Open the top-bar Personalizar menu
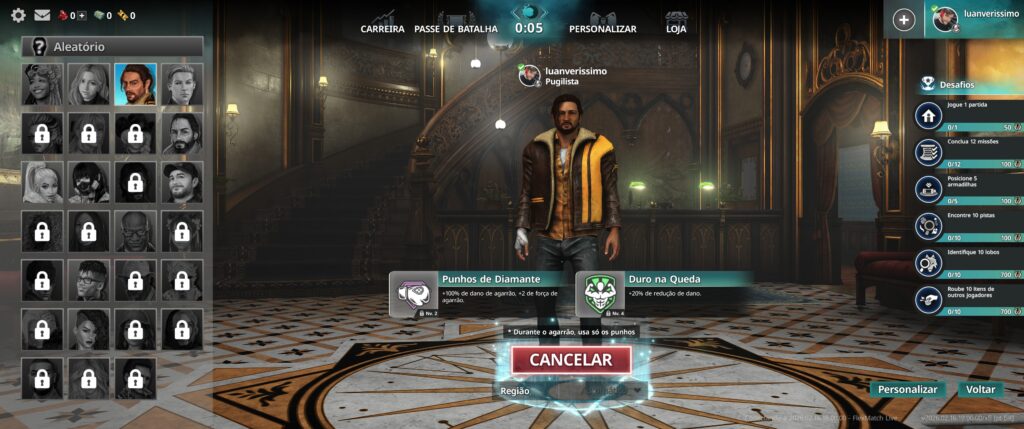This screenshot has width=1024, height=429. 602,29
